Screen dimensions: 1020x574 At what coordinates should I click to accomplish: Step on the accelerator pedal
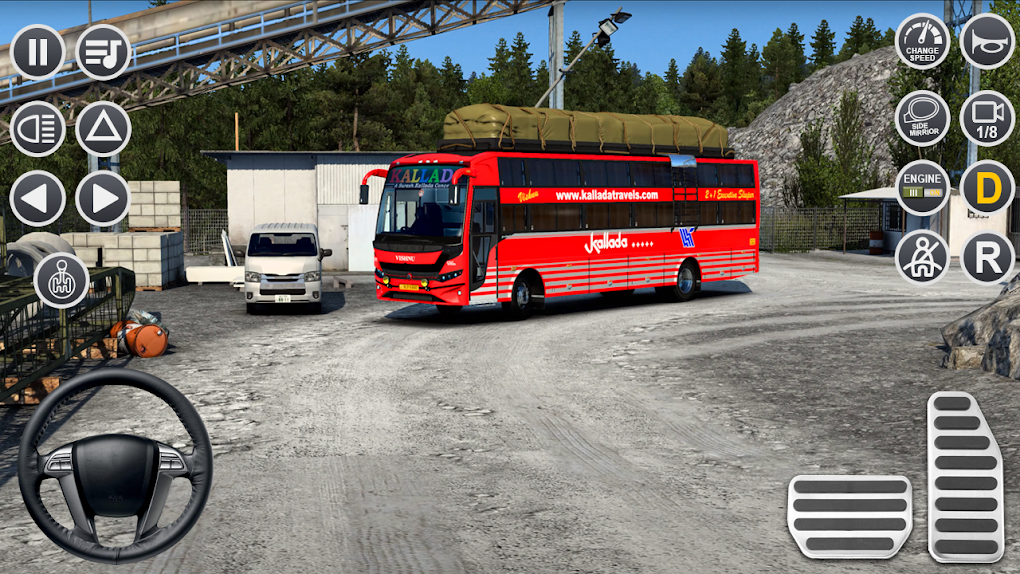pyautogui.click(x=965, y=476)
